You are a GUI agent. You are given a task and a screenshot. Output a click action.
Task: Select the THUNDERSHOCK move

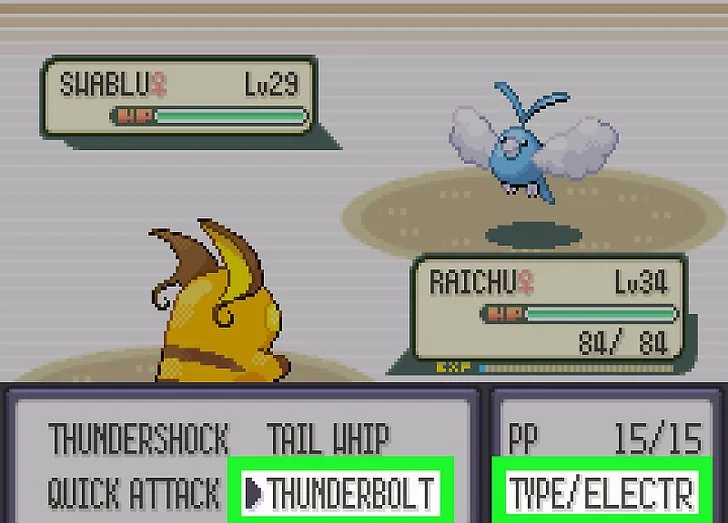[x=138, y=439]
